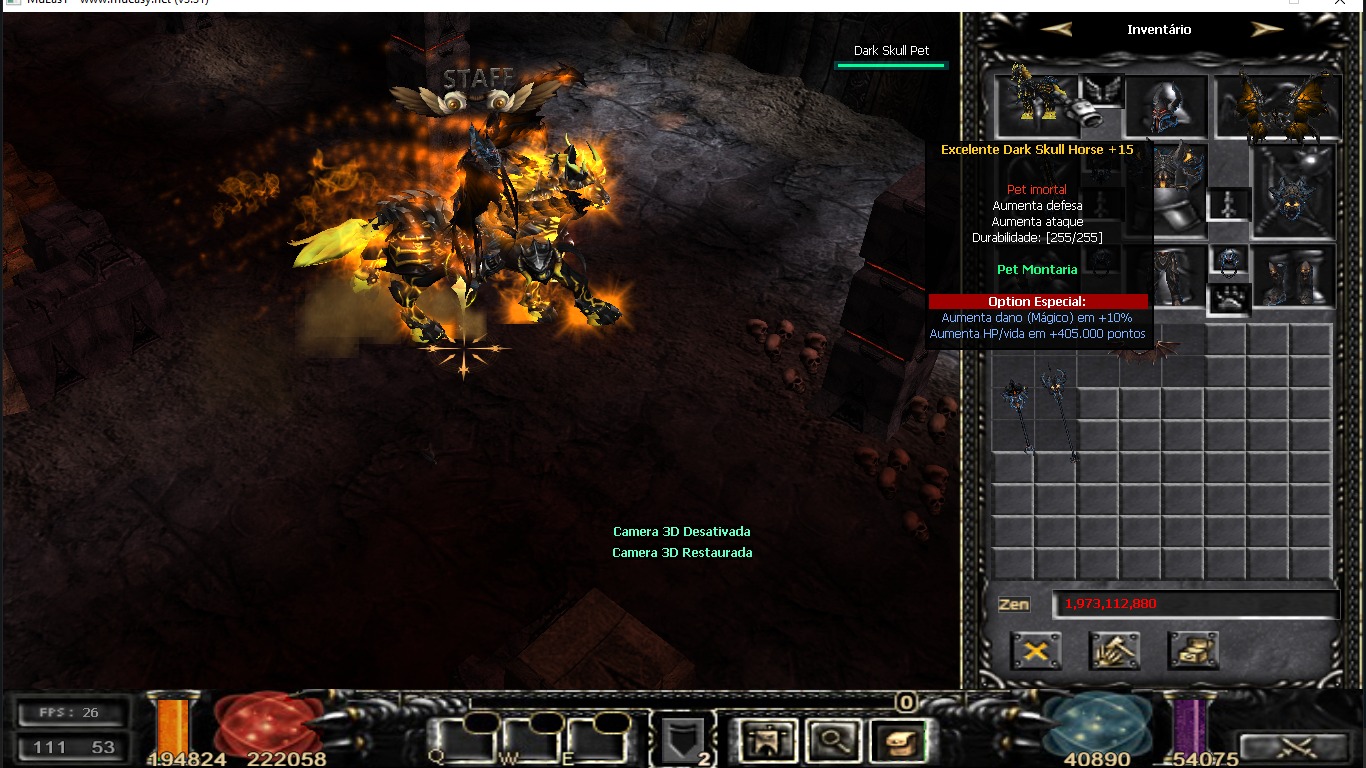Select the paw print slot
This screenshot has height=768, width=1366.
1229,299
